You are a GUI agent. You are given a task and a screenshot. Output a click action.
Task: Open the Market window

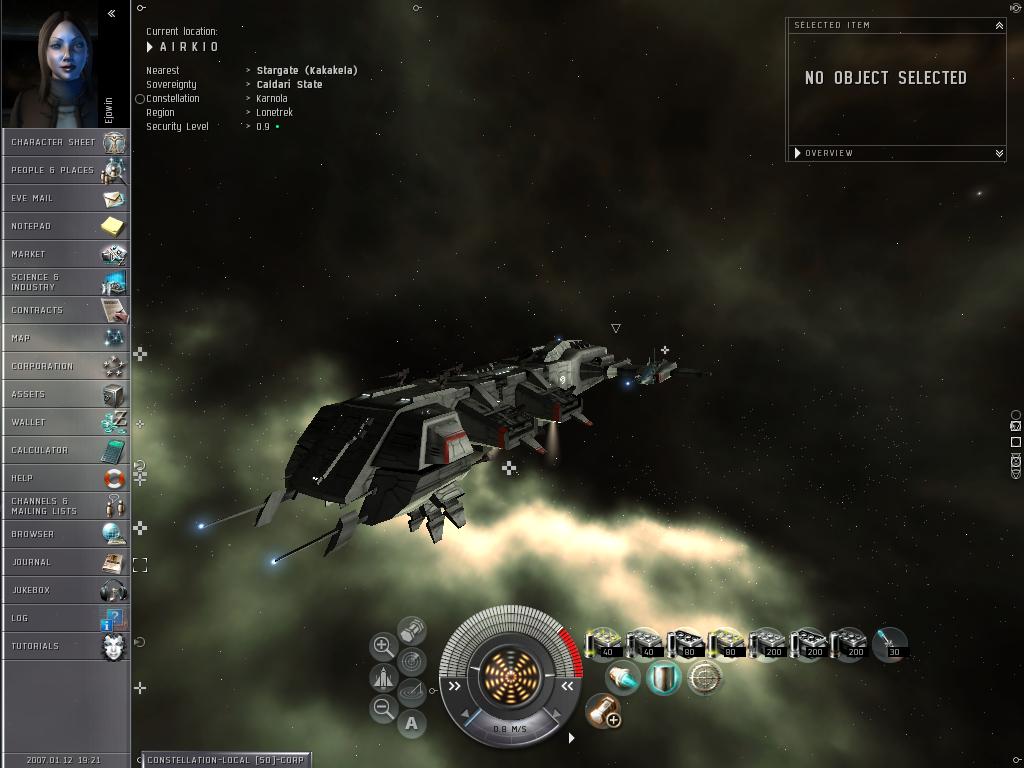tap(65, 254)
